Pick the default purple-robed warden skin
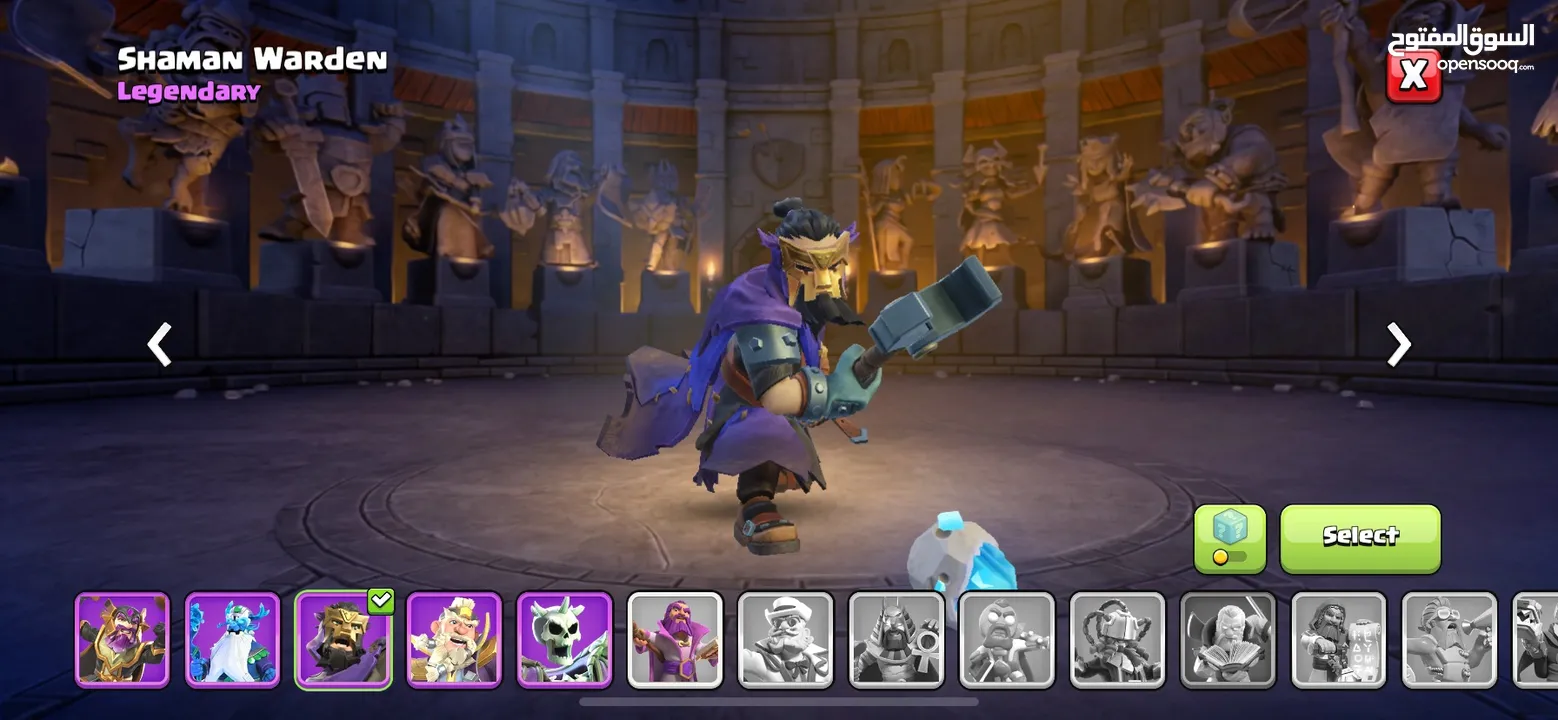 point(675,640)
